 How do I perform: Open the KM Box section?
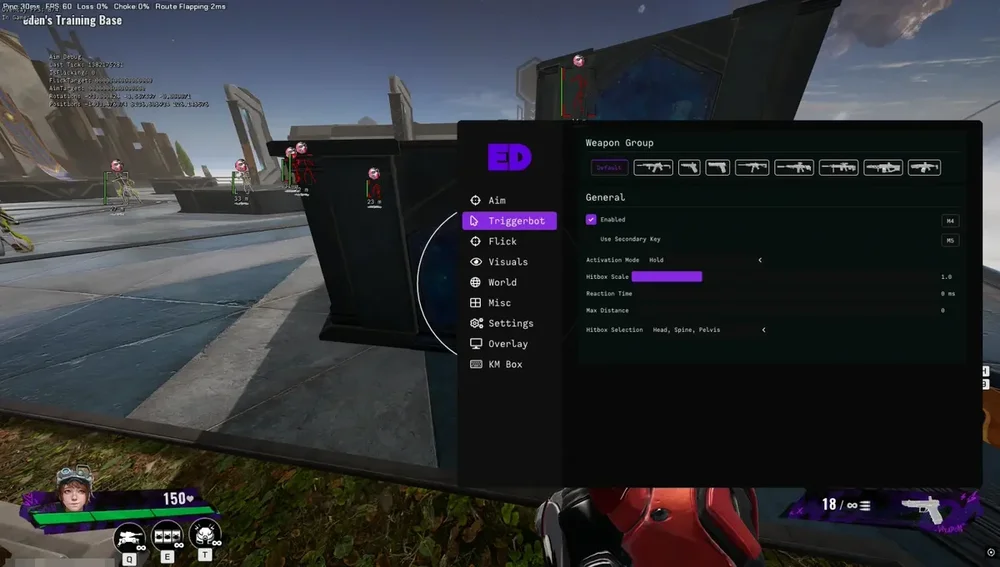point(505,364)
